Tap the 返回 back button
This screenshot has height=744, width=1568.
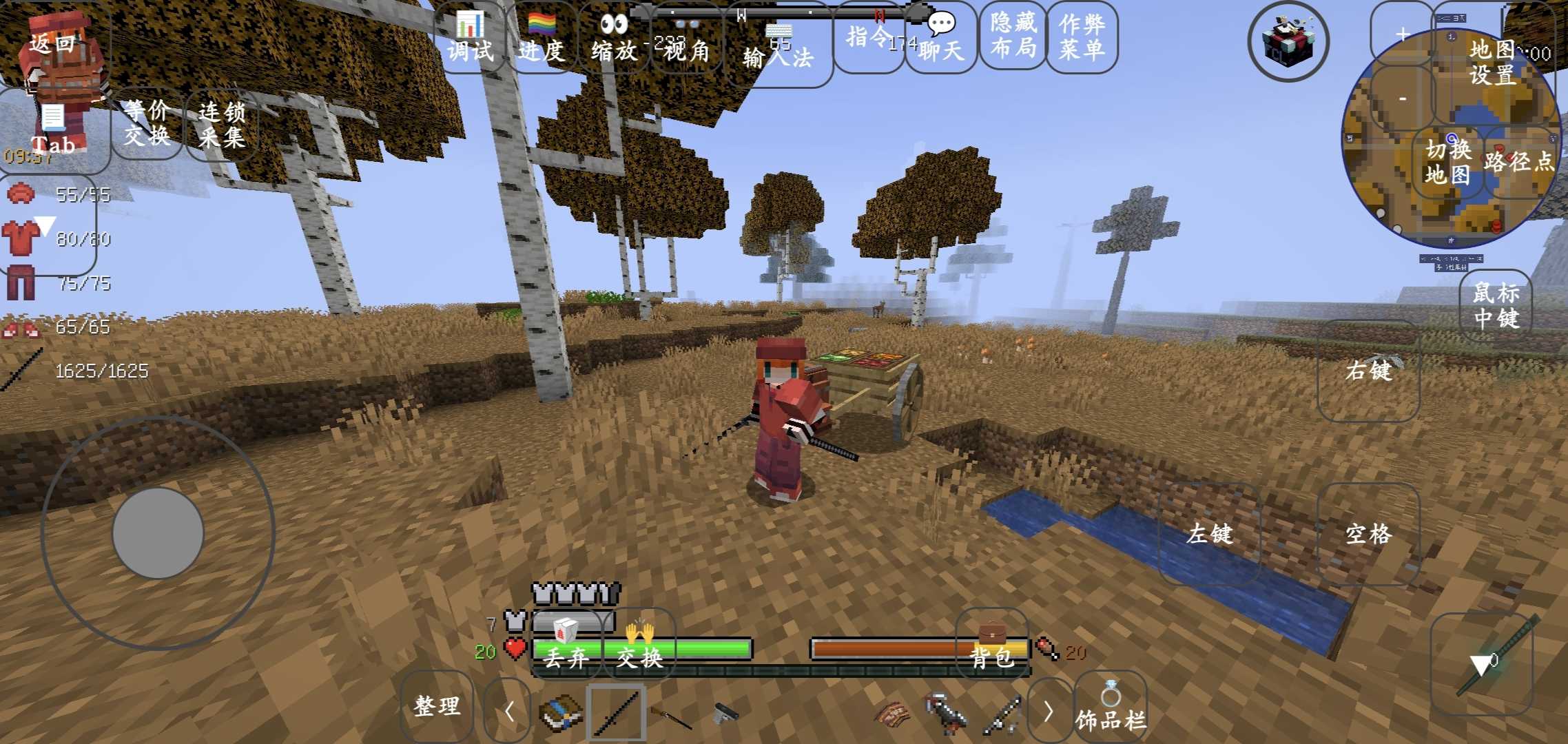[52, 44]
